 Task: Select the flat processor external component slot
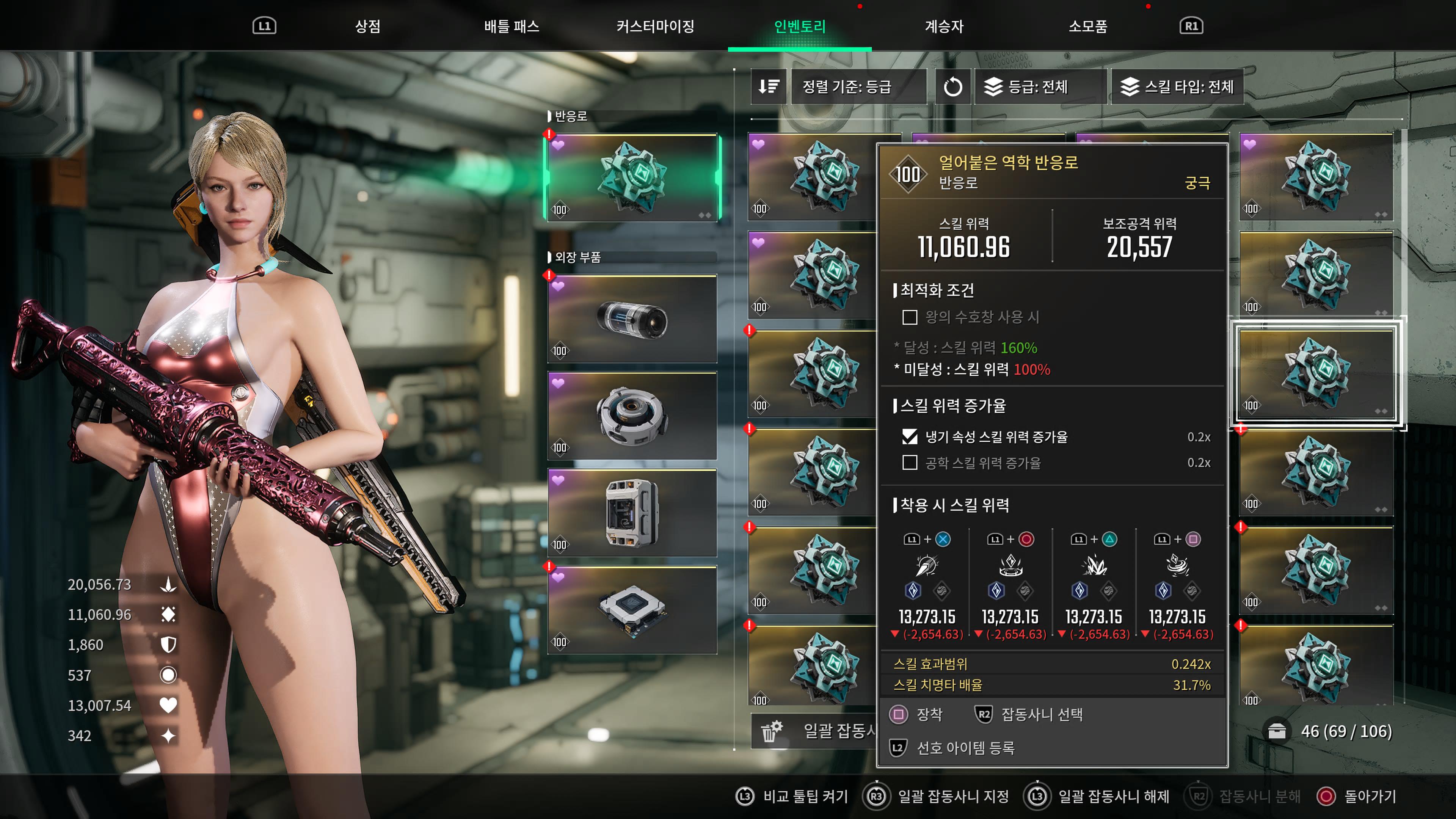pos(632,610)
